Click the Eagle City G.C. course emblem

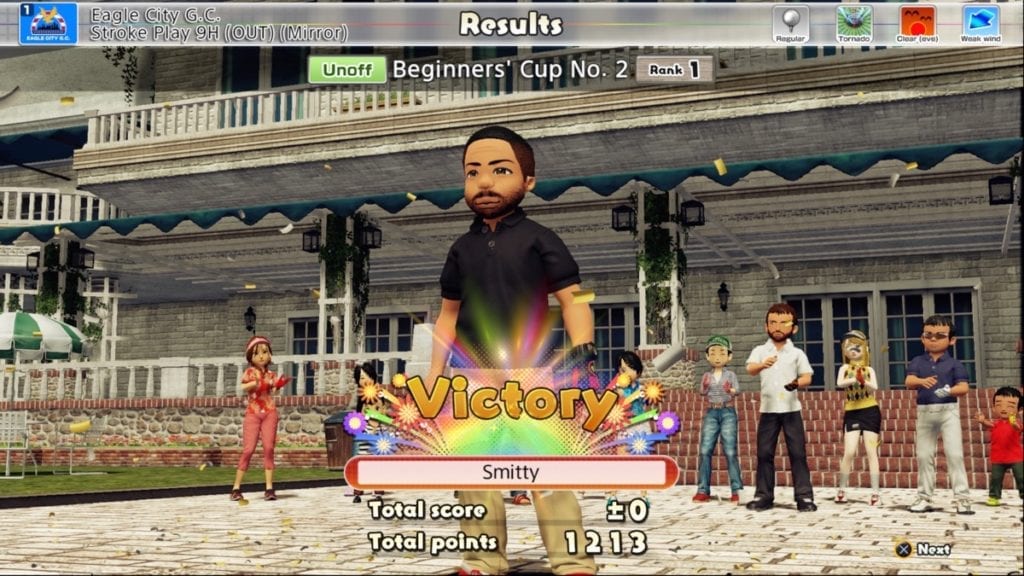point(47,24)
